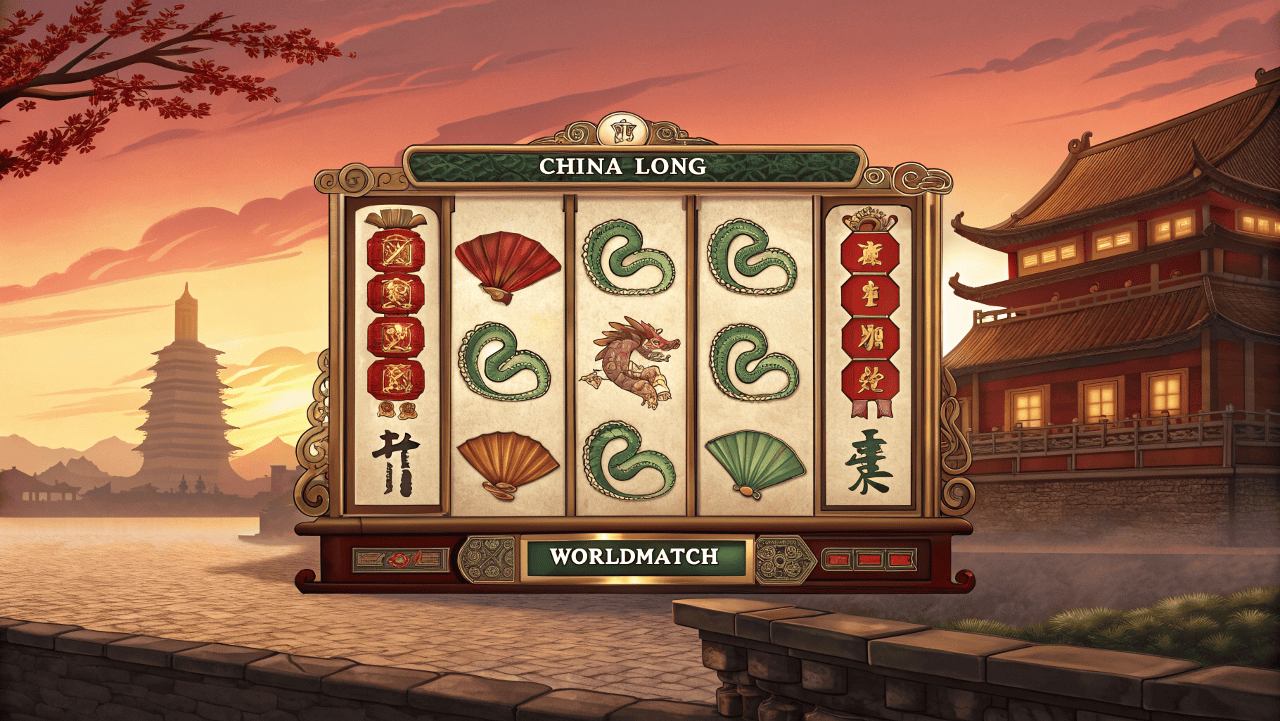Toggle the rightmost red button on the bottom panel
Screen dimensions: 1280x721
click(x=903, y=560)
